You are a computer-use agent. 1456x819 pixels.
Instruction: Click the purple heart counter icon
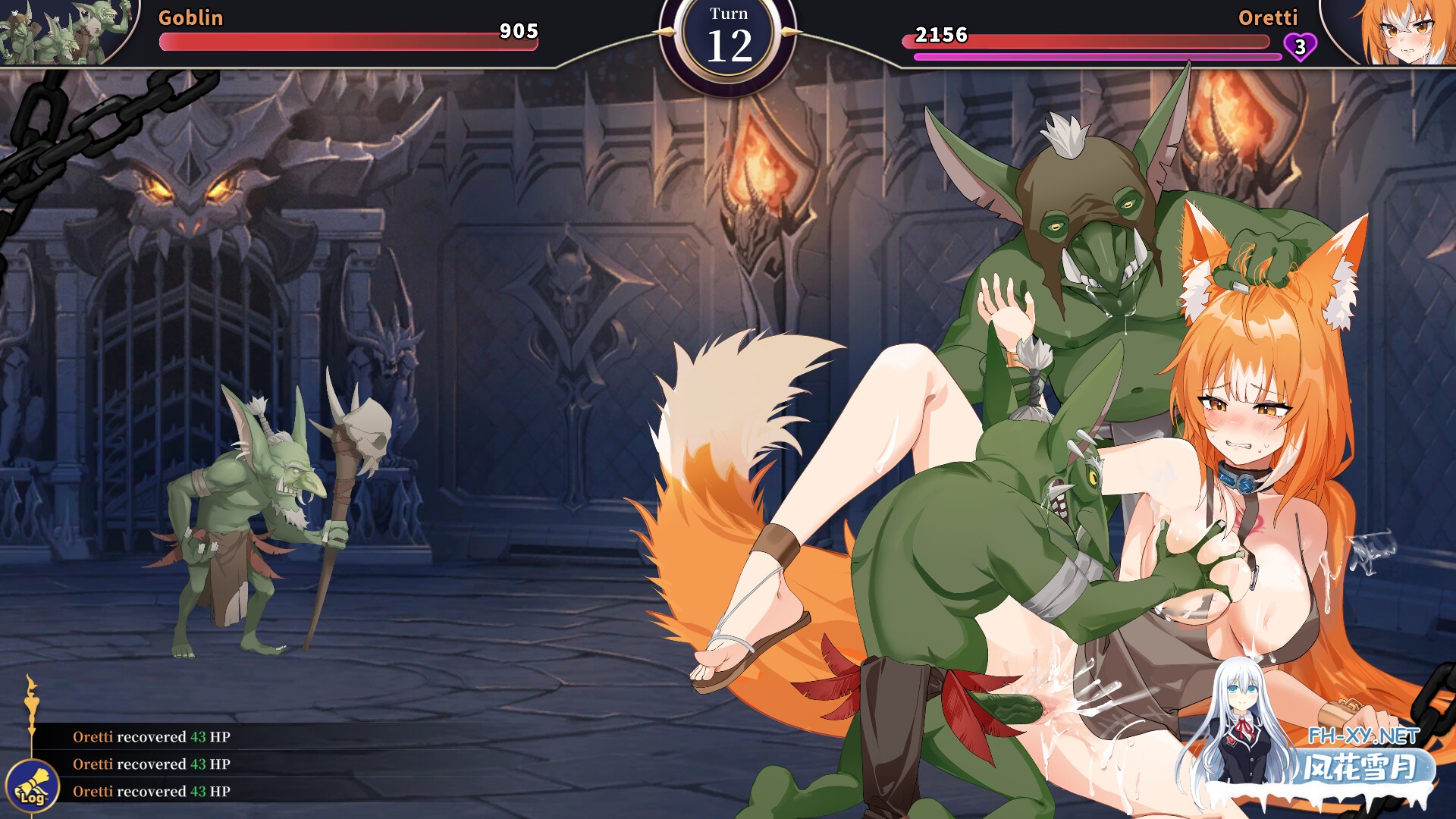[x=1300, y=47]
